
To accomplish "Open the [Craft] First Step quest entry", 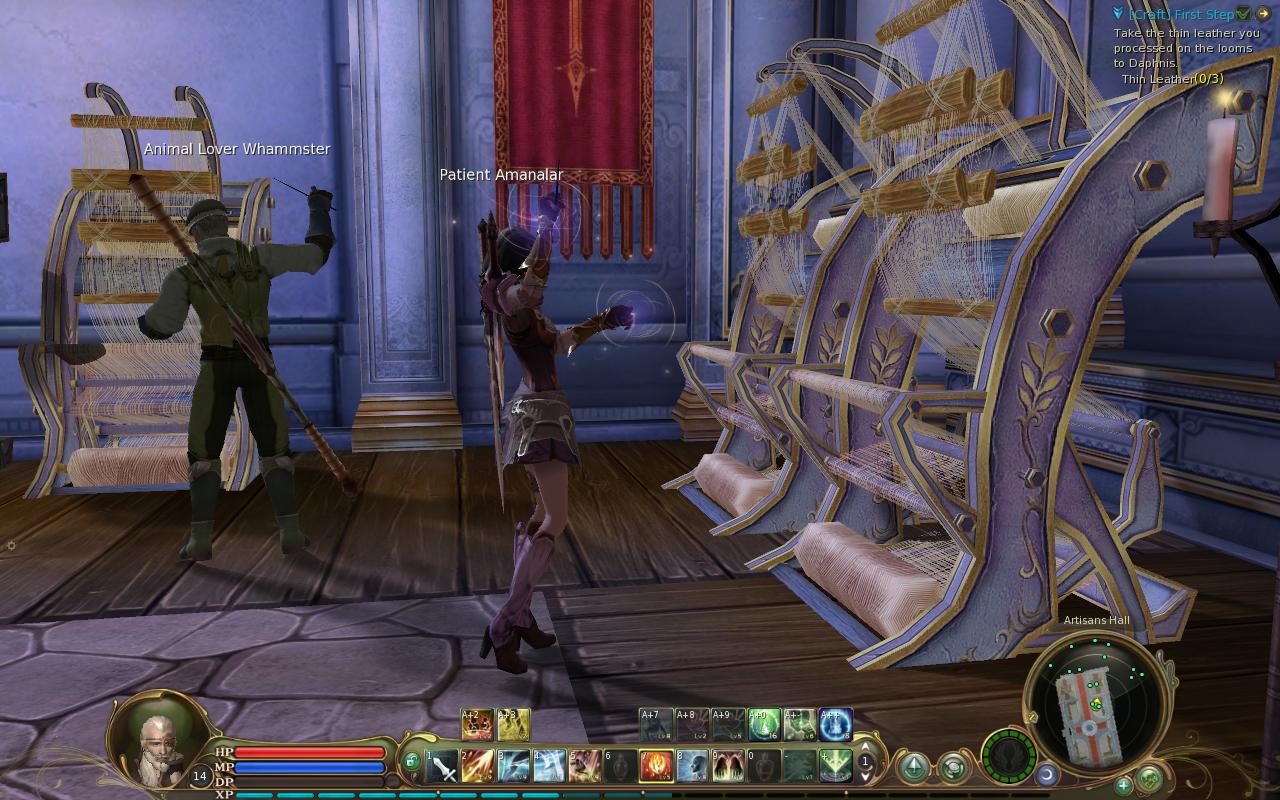I will tap(1180, 14).
